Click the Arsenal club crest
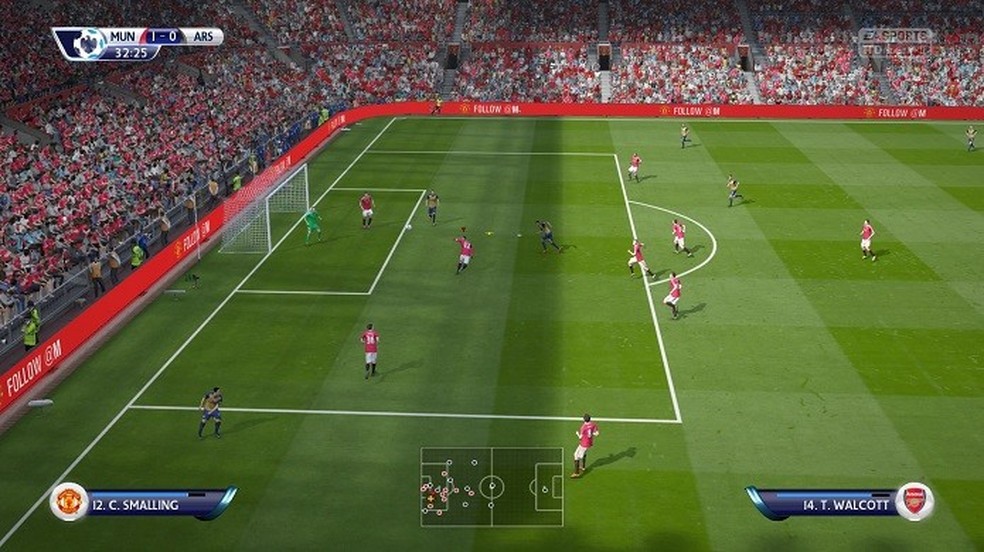 pyautogui.click(x=914, y=501)
